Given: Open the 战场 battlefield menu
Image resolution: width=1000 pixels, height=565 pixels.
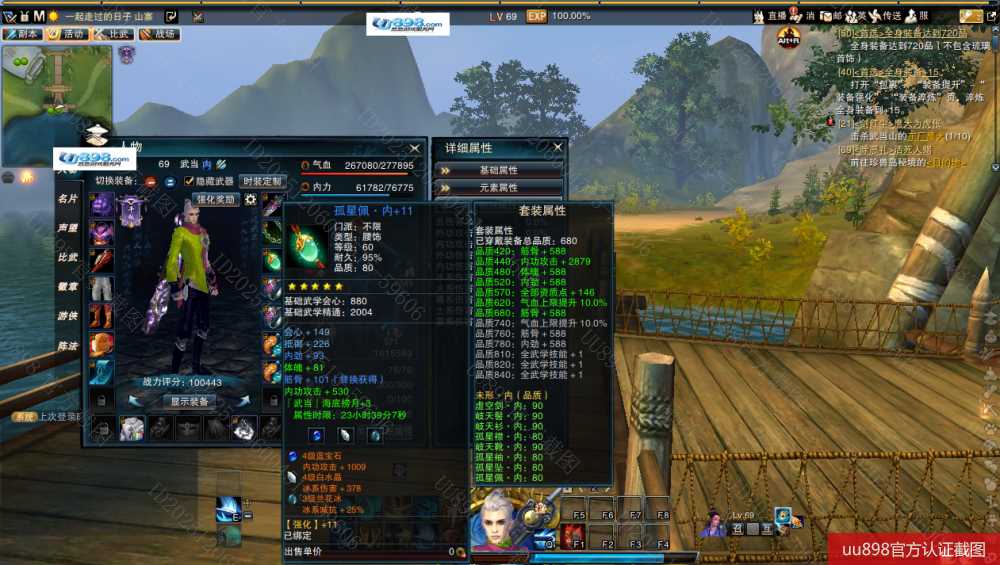Looking at the screenshot, I should (160, 33).
